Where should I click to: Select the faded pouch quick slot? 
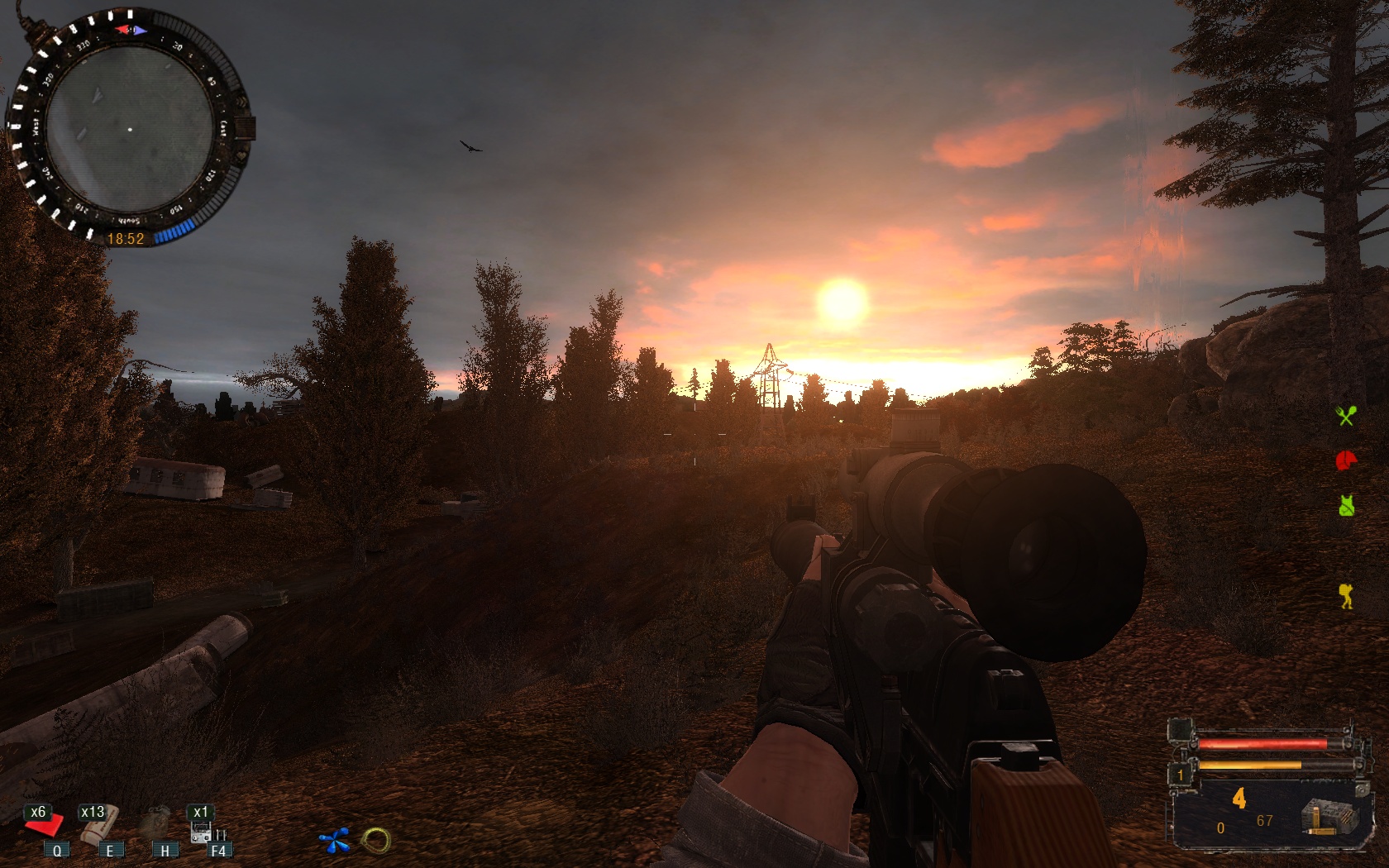click(x=155, y=824)
